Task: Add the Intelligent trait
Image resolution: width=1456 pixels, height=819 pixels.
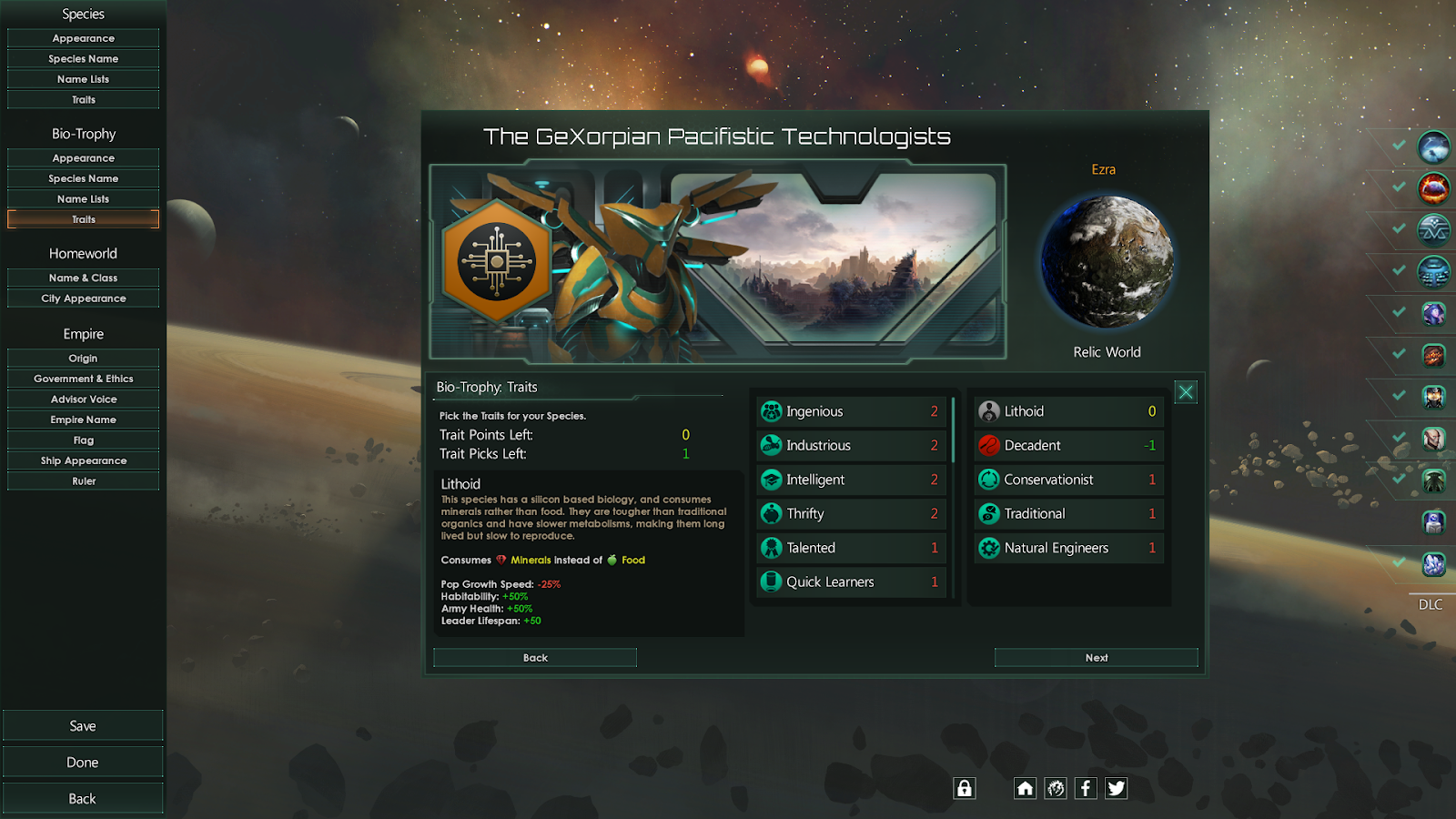Action: click(x=851, y=480)
